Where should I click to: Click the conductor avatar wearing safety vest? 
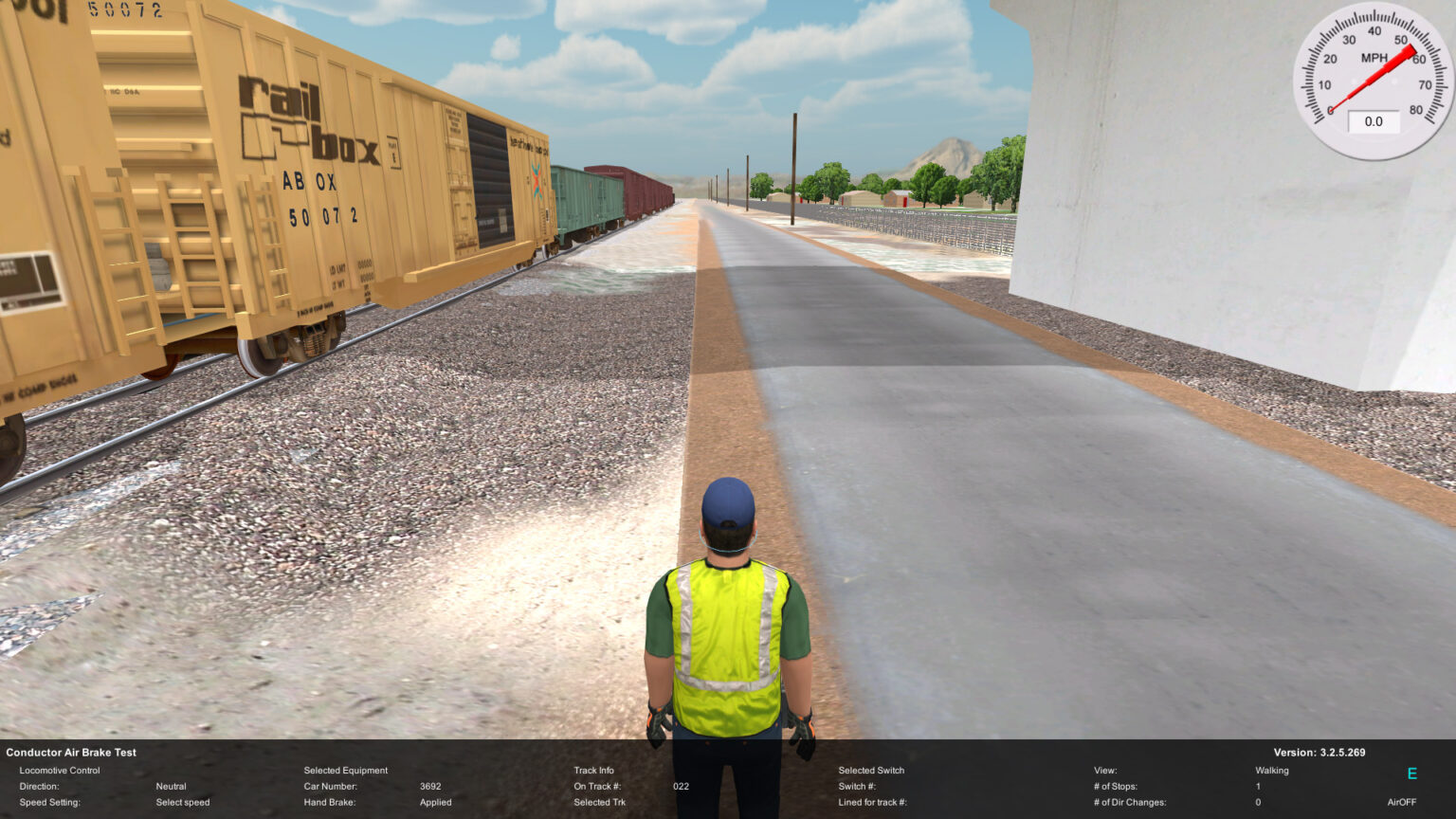point(730,626)
